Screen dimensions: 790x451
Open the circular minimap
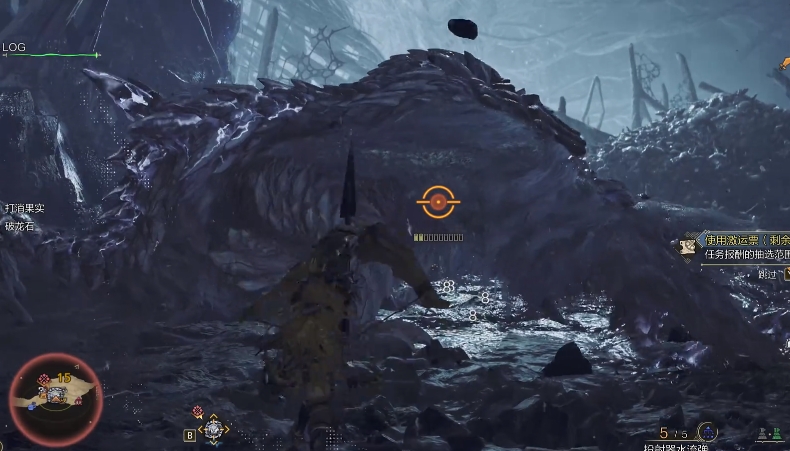point(56,398)
